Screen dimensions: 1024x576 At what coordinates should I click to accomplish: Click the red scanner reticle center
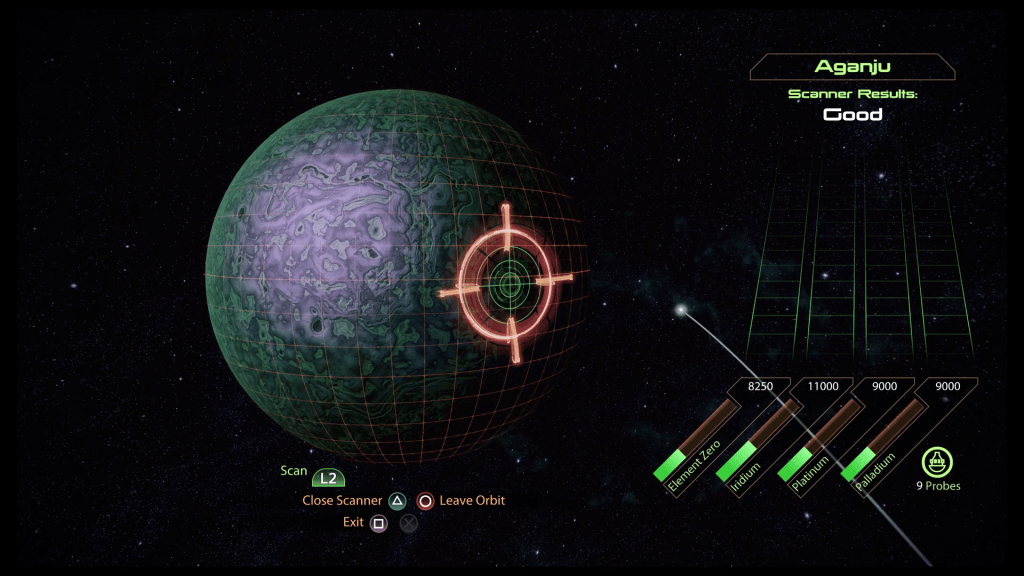[x=509, y=284]
